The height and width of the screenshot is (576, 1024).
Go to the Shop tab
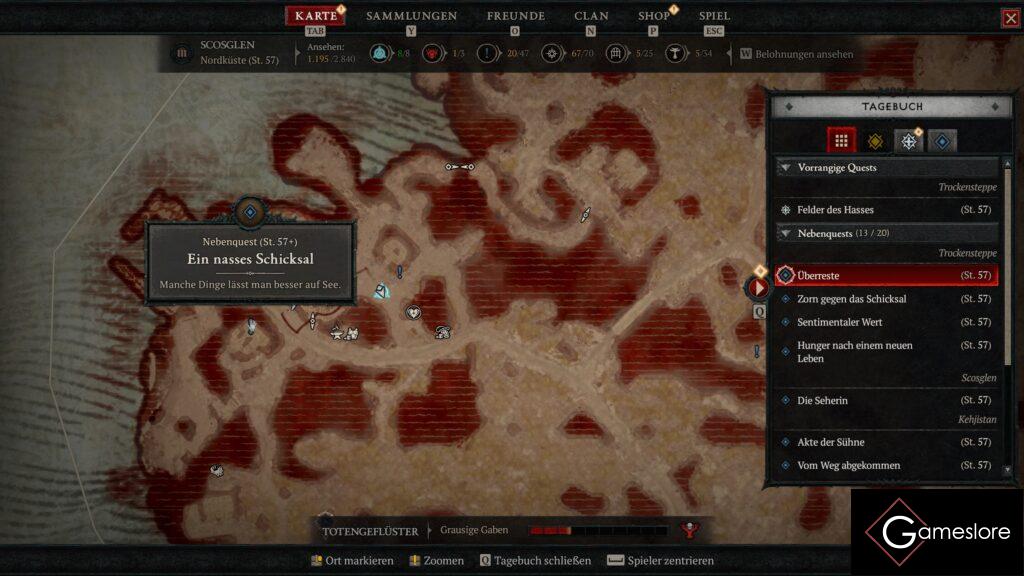(x=654, y=16)
